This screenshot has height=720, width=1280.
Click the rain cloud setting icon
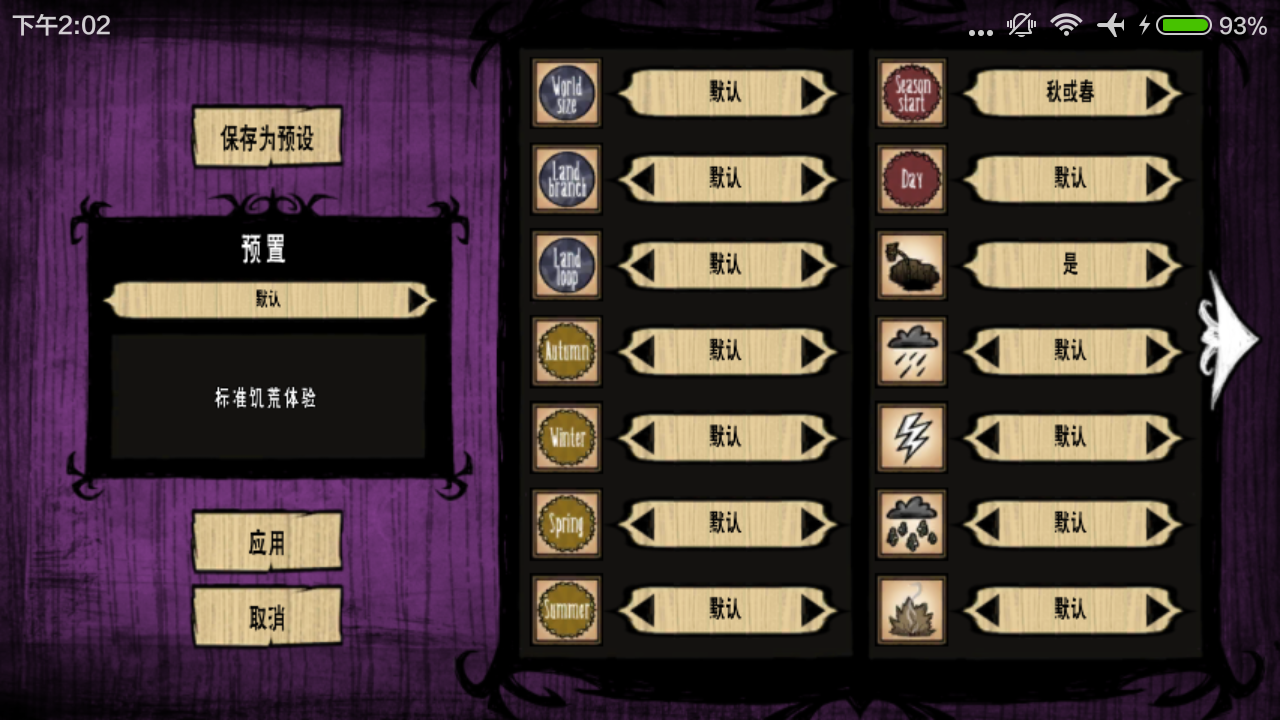tap(911, 351)
